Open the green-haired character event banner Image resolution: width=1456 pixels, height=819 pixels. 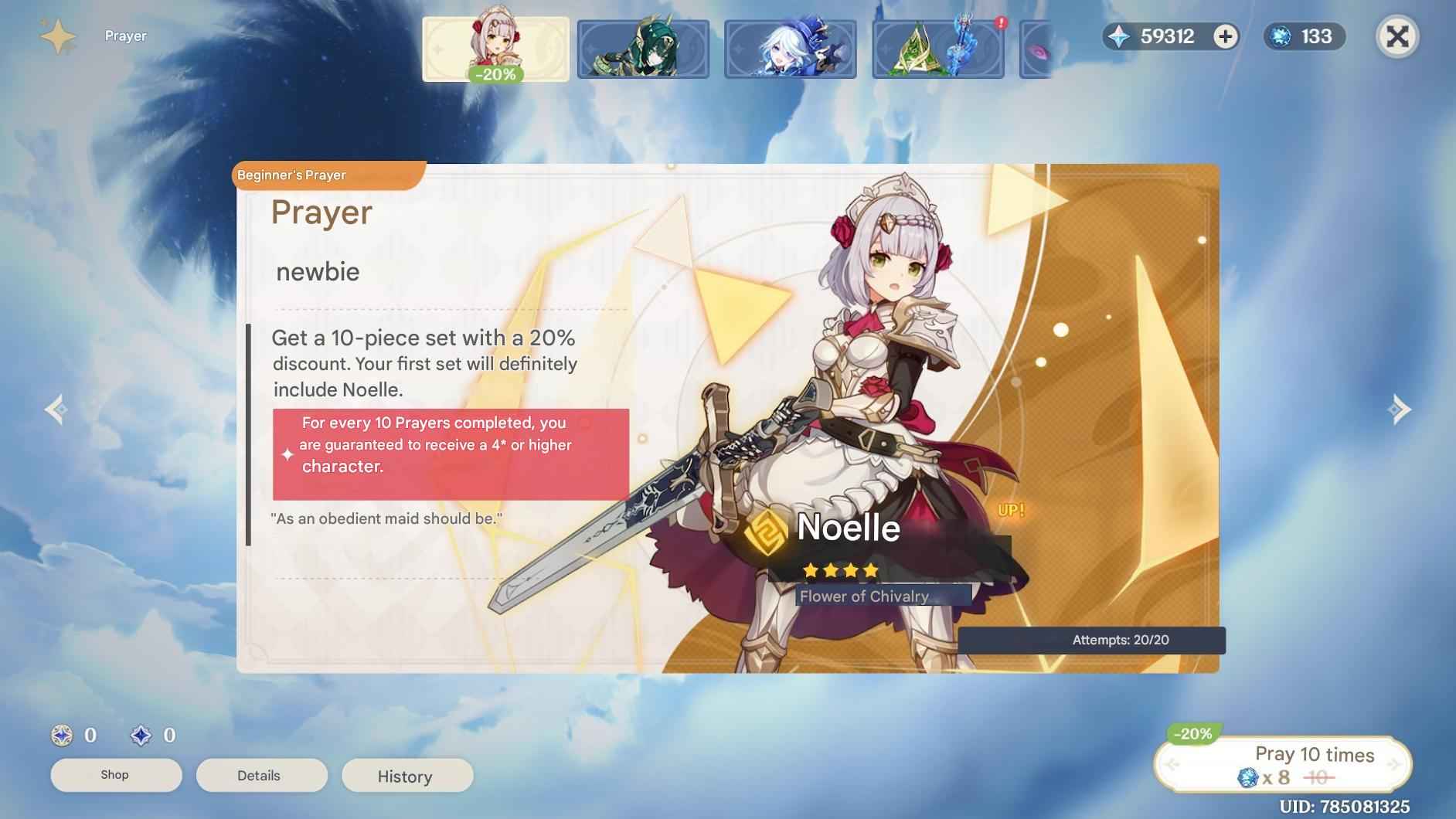point(643,46)
